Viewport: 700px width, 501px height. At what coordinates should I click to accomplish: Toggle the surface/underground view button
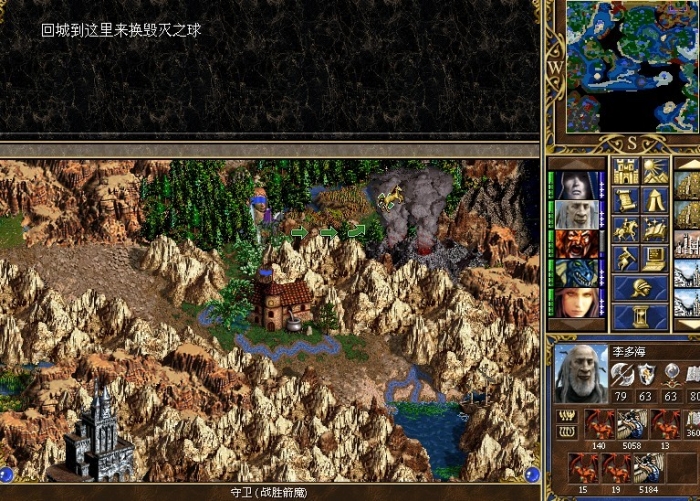click(x=655, y=171)
